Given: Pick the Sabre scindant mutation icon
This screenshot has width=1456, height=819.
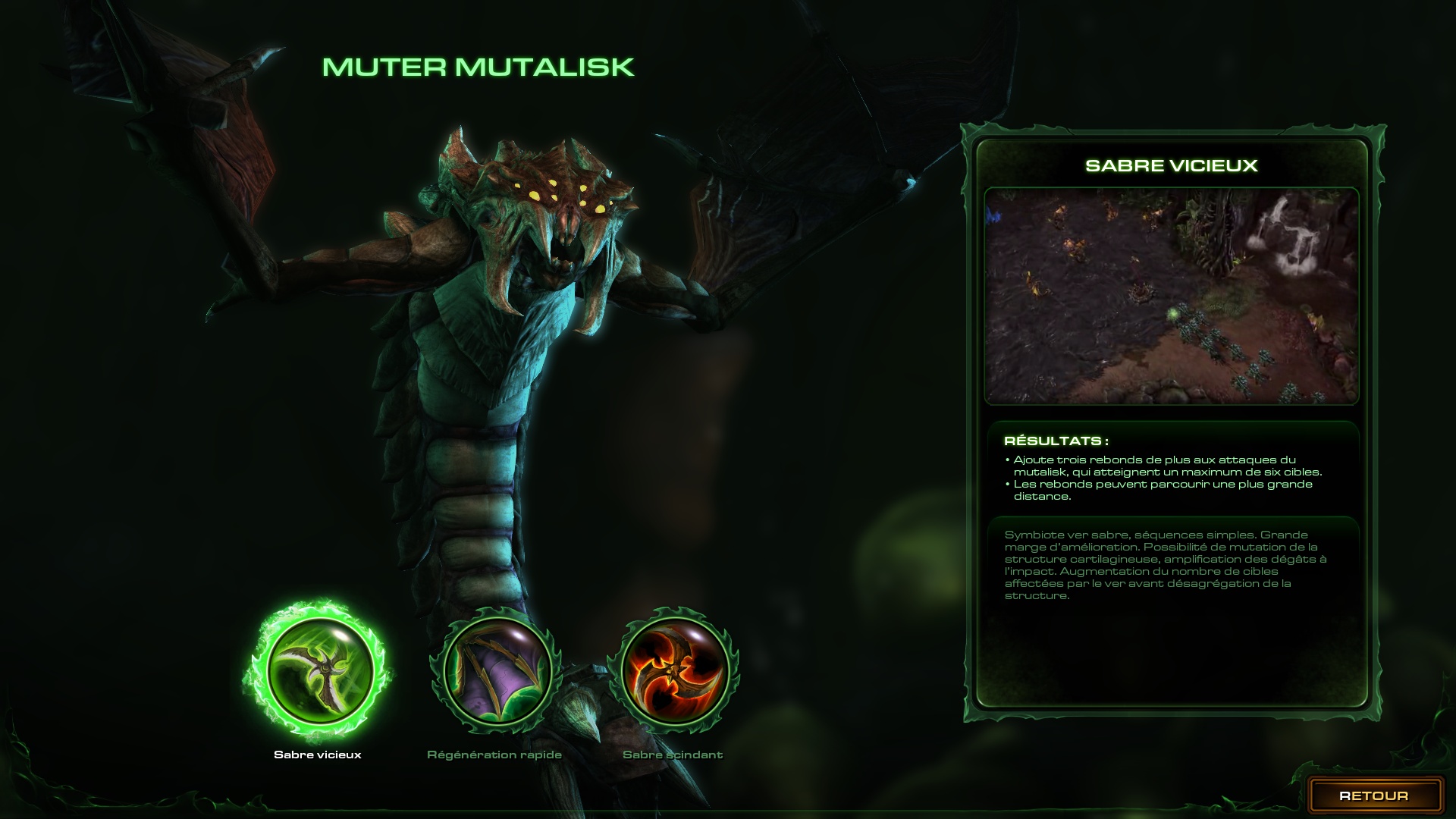Looking at the screenshot, I should (674, 670).
